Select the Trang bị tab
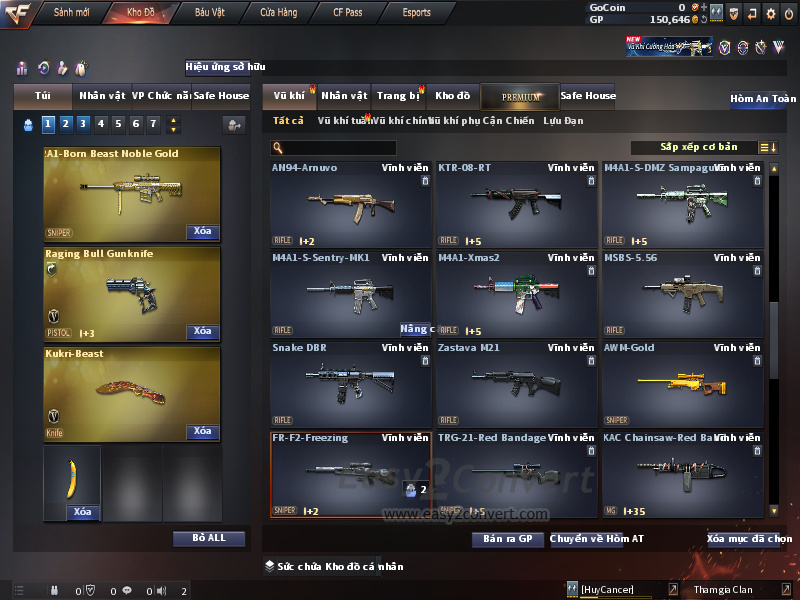Screen dimensions: 800x600 point(399,96)
